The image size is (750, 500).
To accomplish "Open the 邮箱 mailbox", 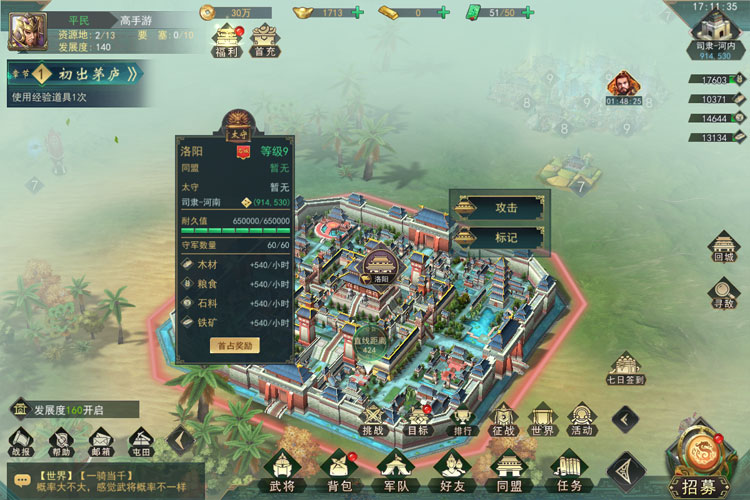I will point(100,439).
